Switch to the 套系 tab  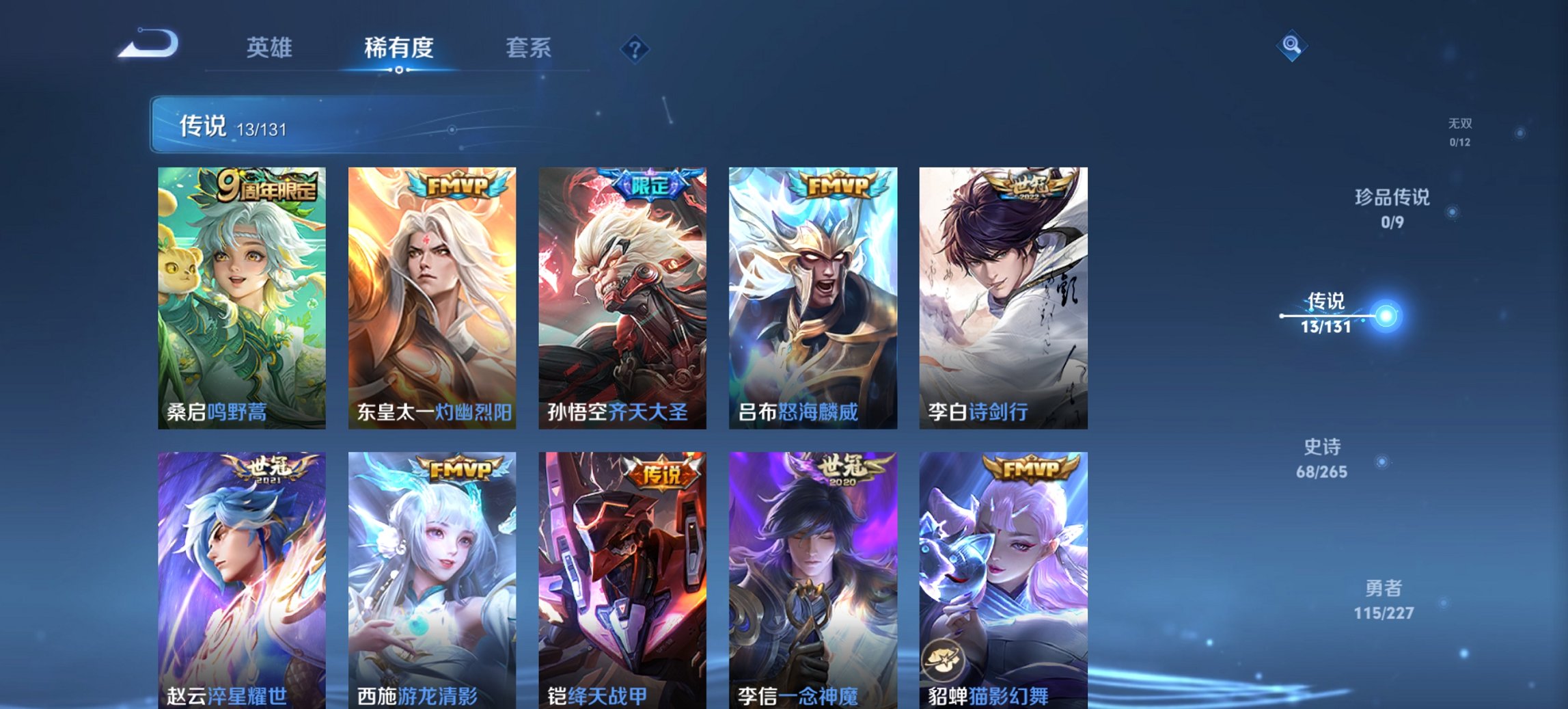(529, 48)
